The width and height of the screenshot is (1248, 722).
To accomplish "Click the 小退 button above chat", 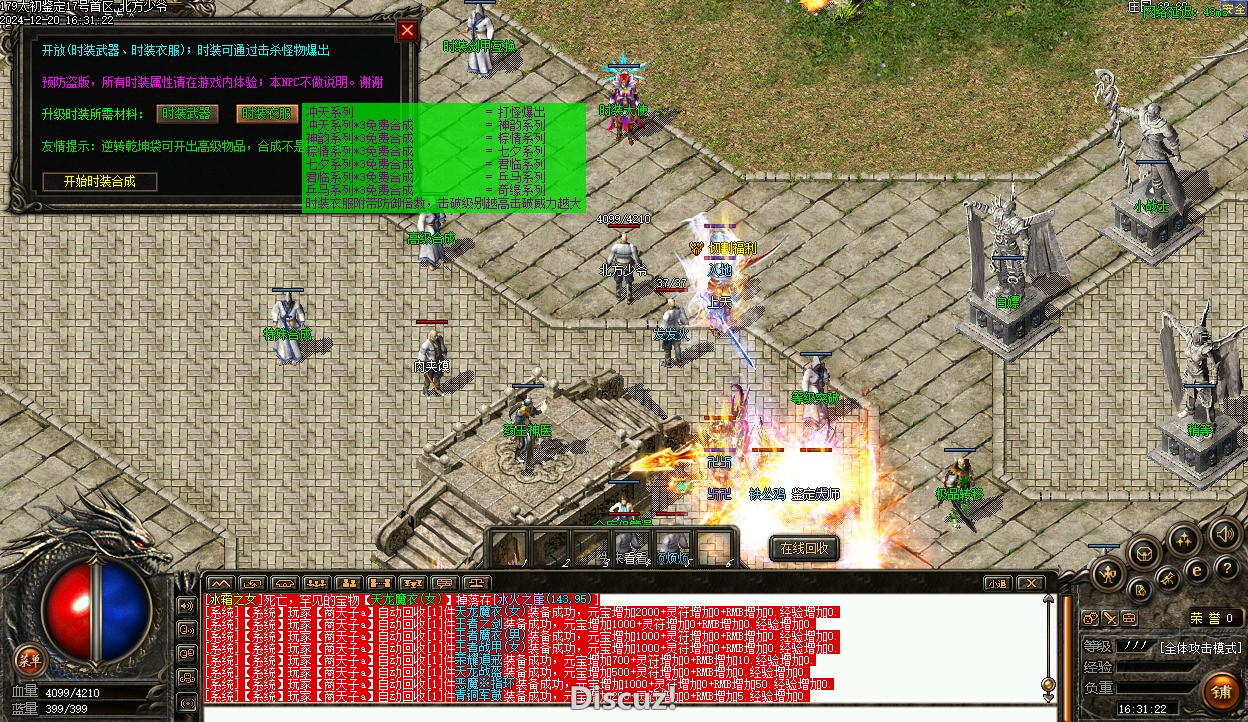I will 997,583.
